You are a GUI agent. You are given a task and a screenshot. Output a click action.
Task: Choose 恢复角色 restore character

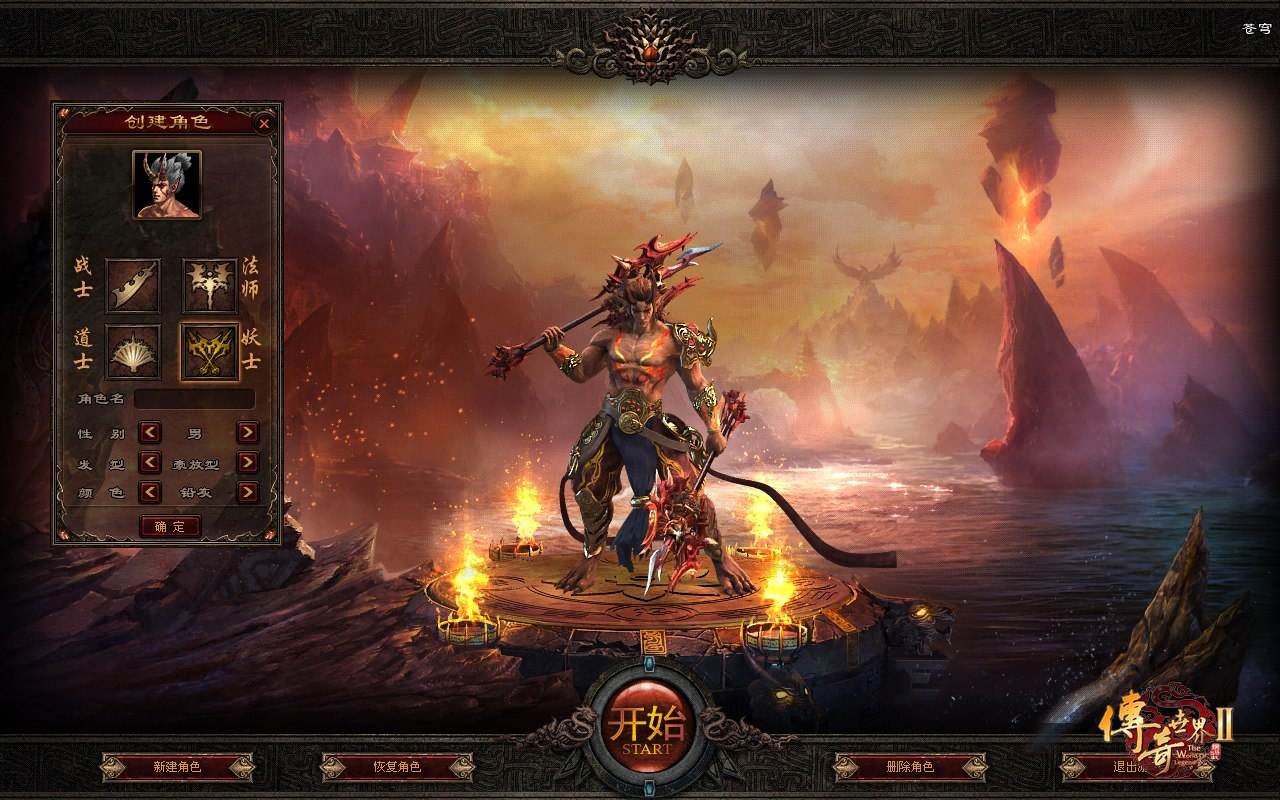pyautogui.click(x=397, y=767)
